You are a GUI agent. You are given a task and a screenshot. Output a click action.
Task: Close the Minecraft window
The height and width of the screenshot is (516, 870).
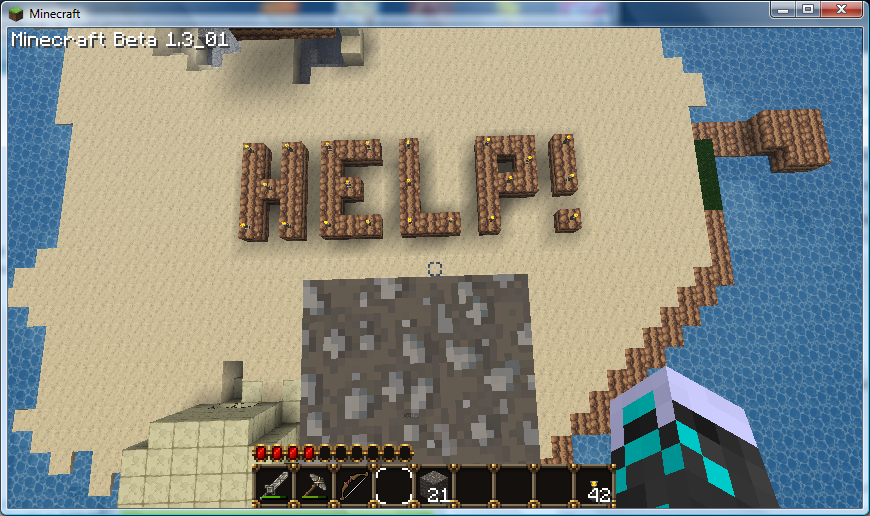click(x=841, y=8)
